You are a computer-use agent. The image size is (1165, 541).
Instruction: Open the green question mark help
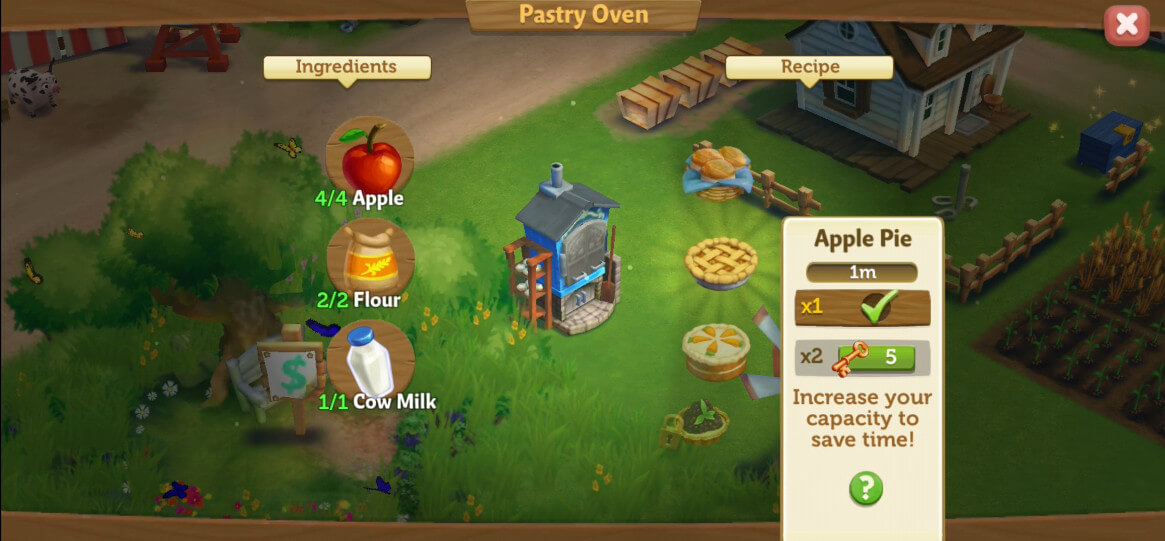click(x=866, y=488)
